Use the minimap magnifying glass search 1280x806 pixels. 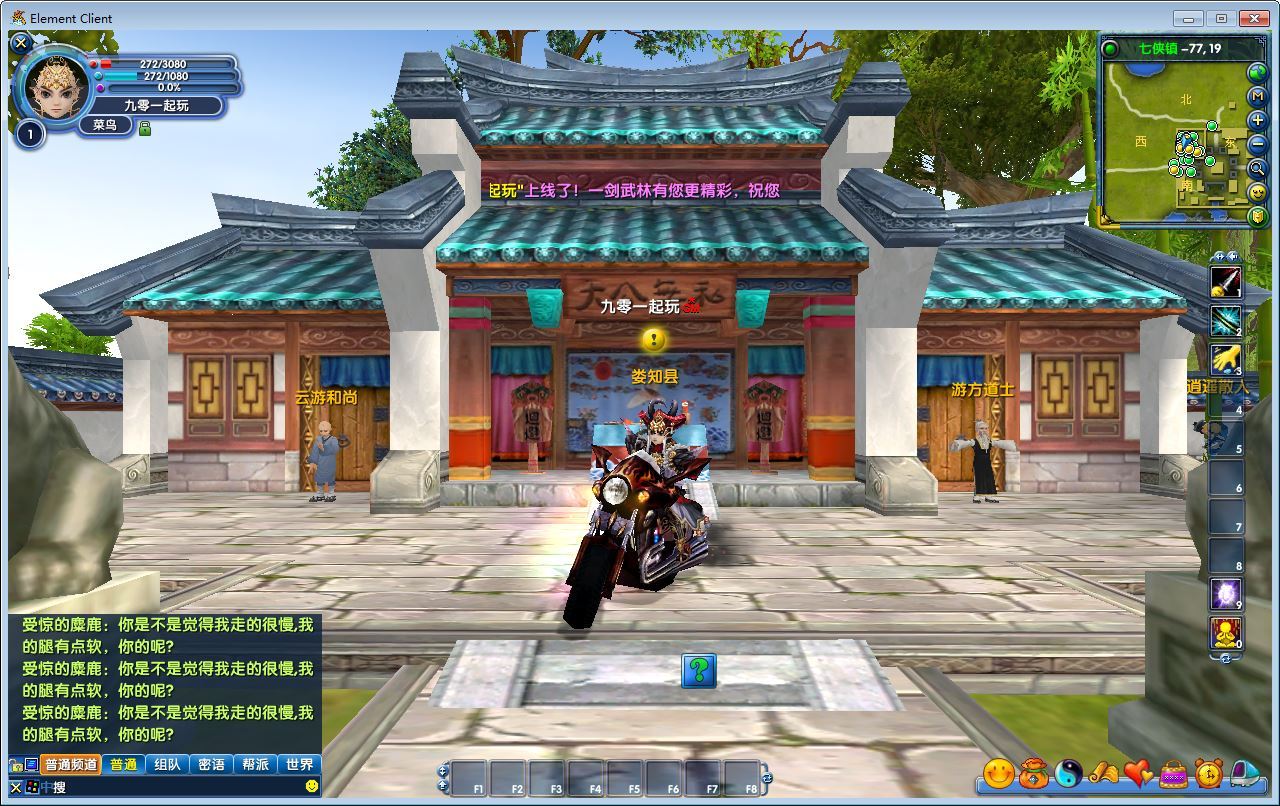pyautogui.click(x=1258, y=168)
